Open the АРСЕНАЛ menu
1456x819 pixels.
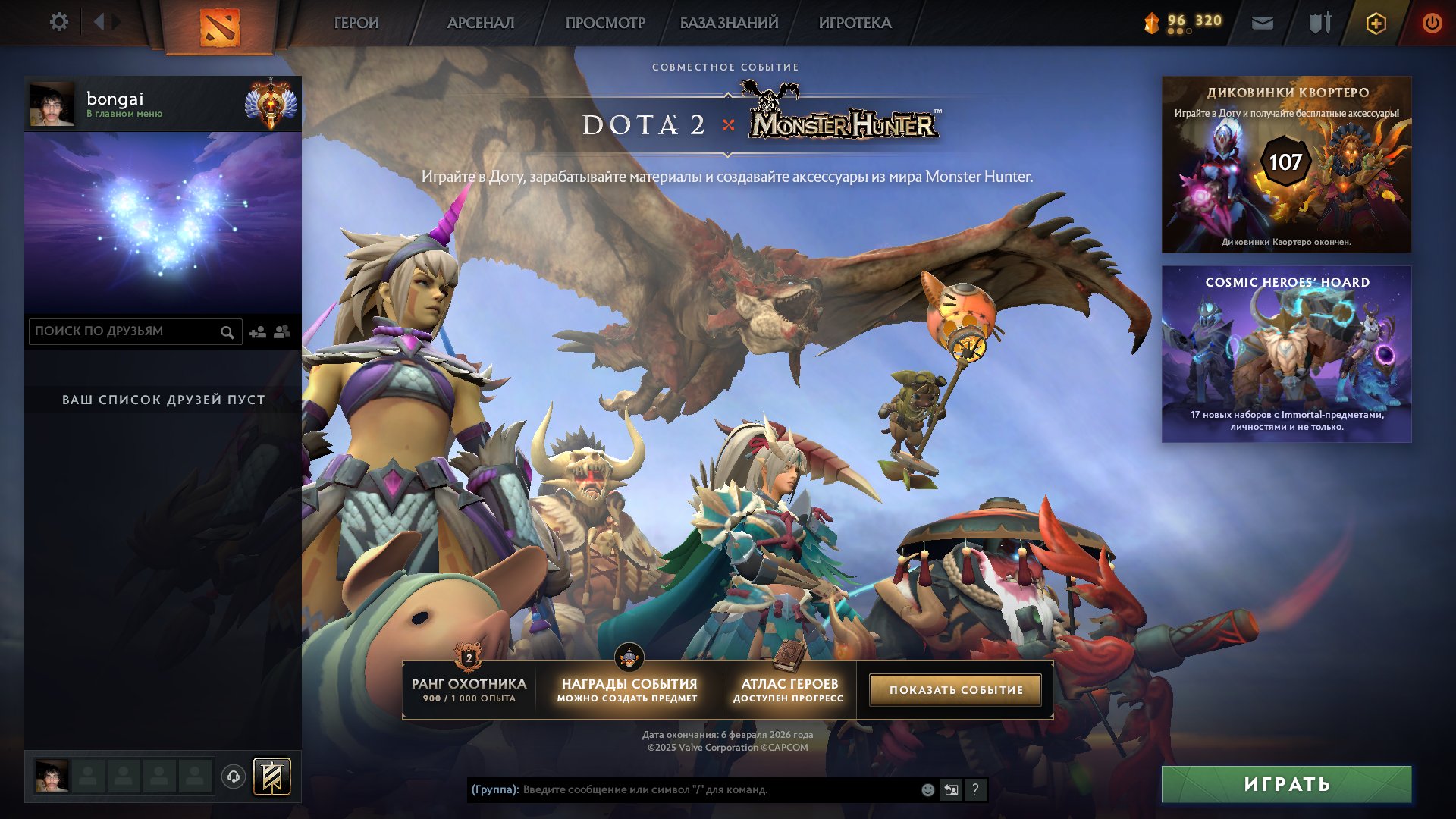(x=482, y=23)
